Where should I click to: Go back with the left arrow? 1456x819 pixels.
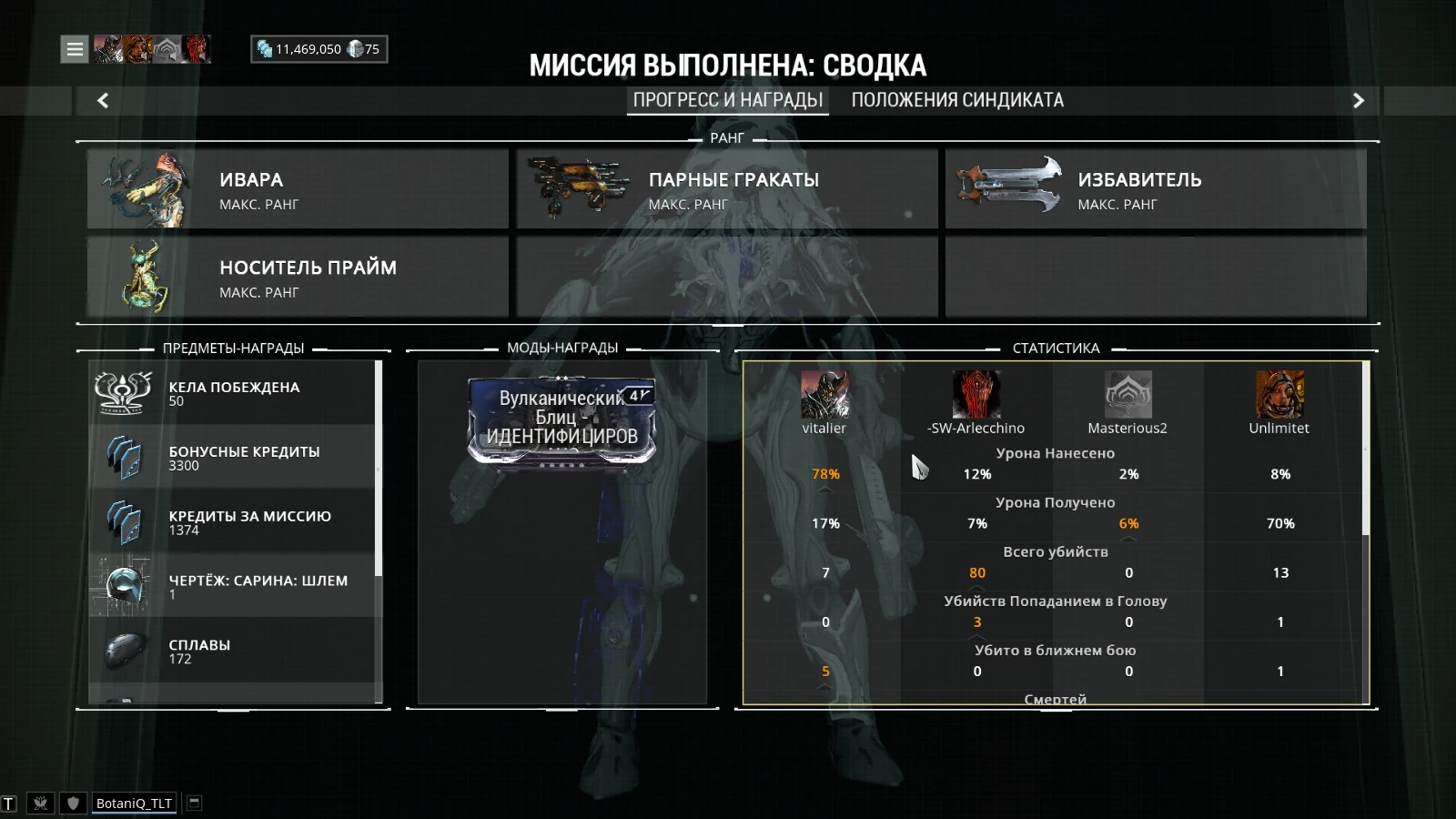click(103, 101)
